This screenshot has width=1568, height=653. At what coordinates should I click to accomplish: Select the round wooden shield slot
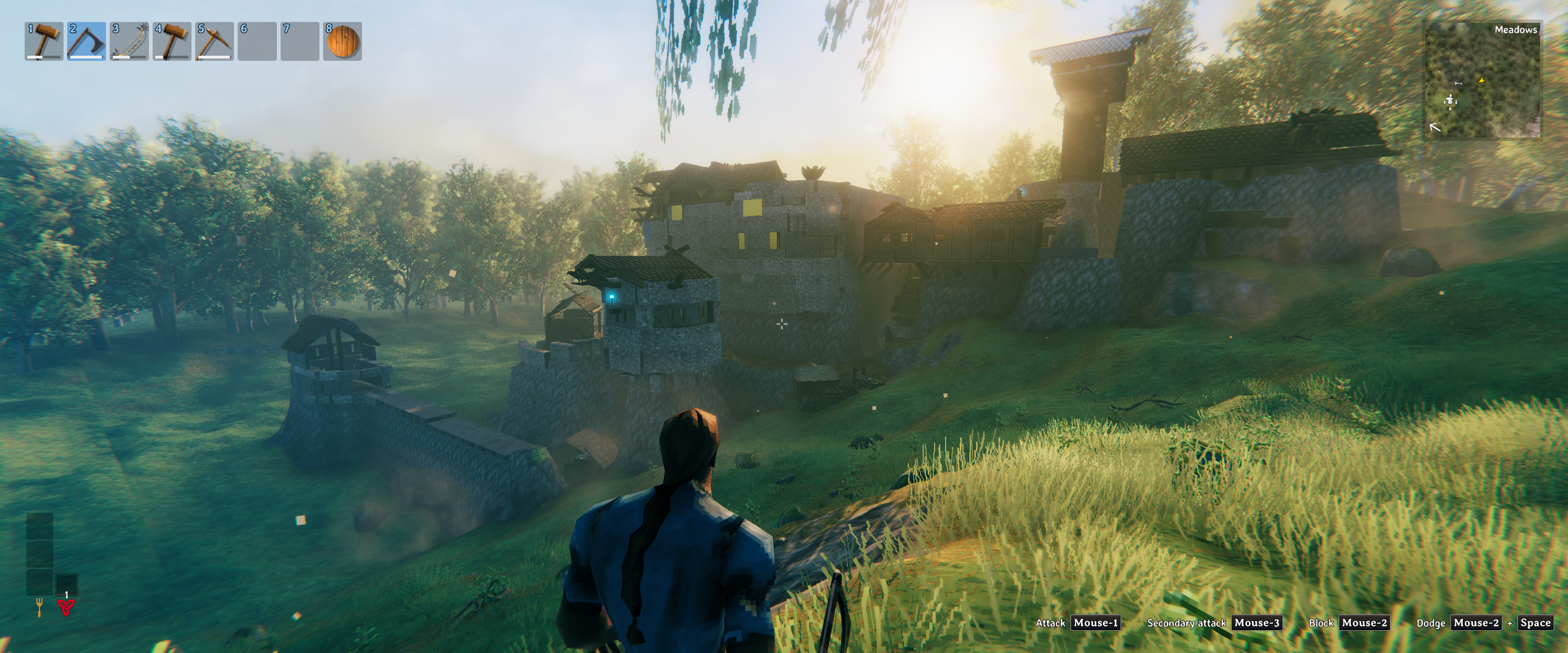coord(343,42)
